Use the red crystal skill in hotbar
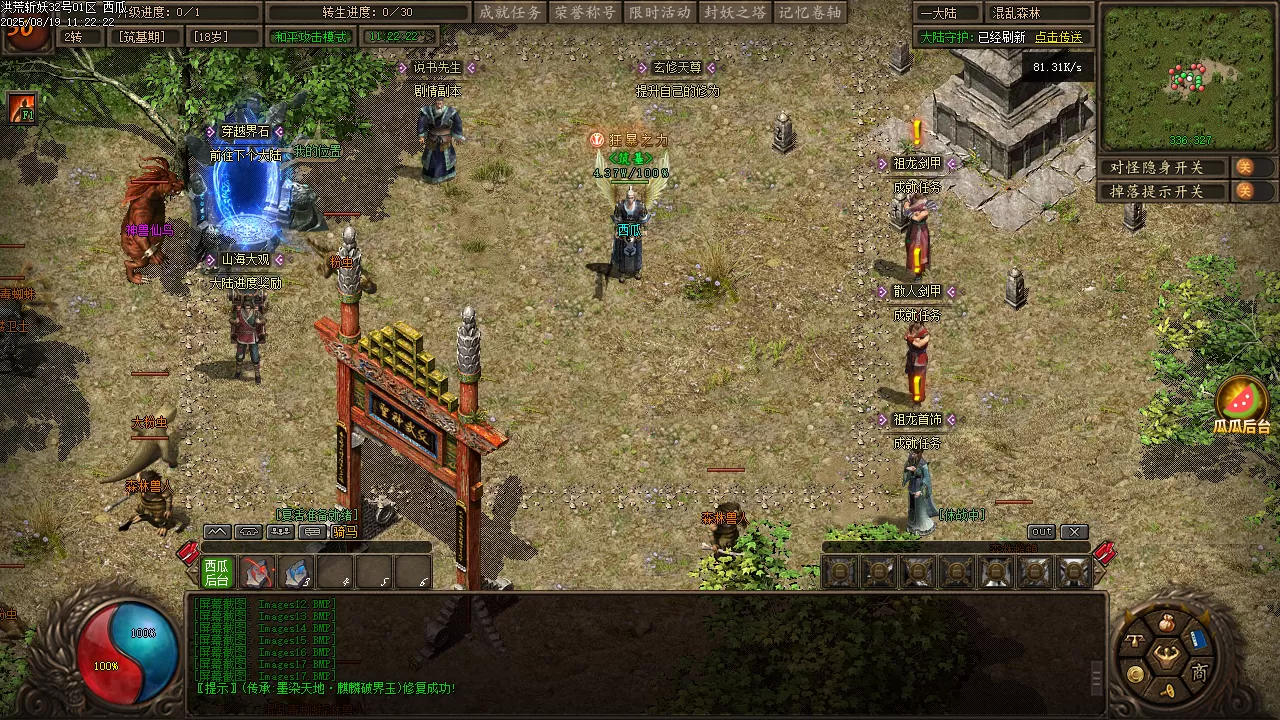Screen dimensions: 1280x720 click(257, 572)
